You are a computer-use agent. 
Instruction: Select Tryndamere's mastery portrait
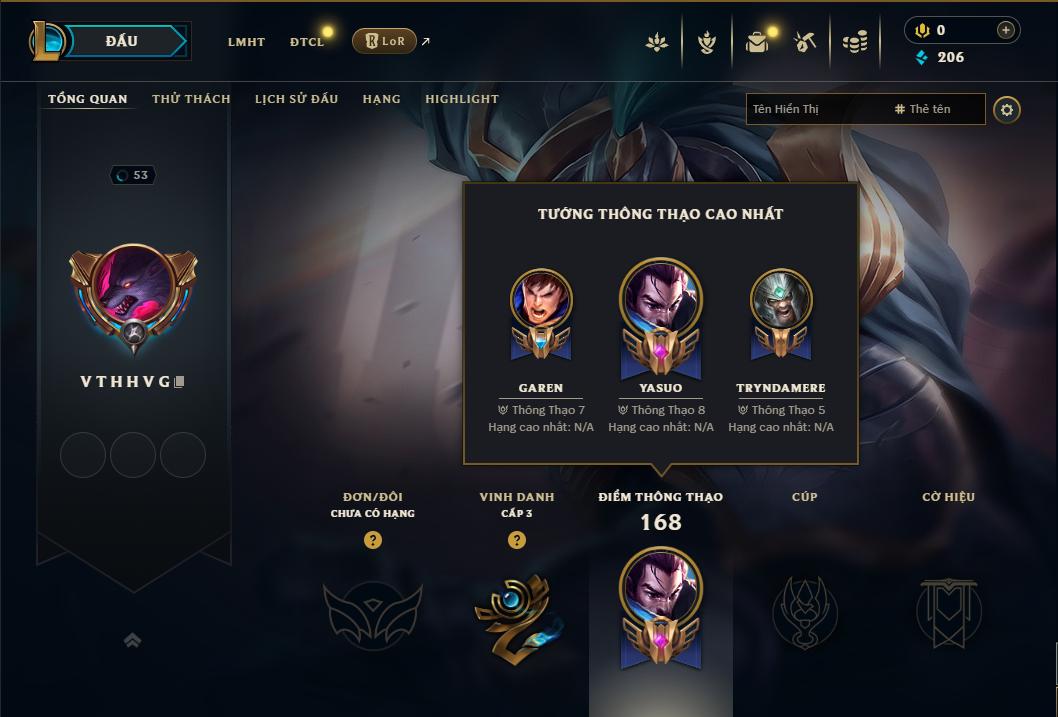(x=781, y=300)
